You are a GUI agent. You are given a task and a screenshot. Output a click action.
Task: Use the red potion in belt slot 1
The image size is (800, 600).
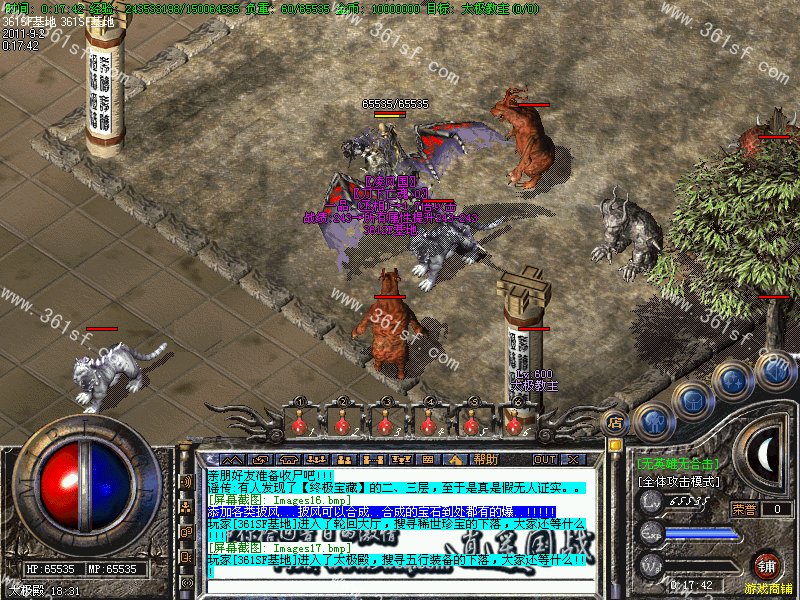pyautogui.click(x=298, y=422)
